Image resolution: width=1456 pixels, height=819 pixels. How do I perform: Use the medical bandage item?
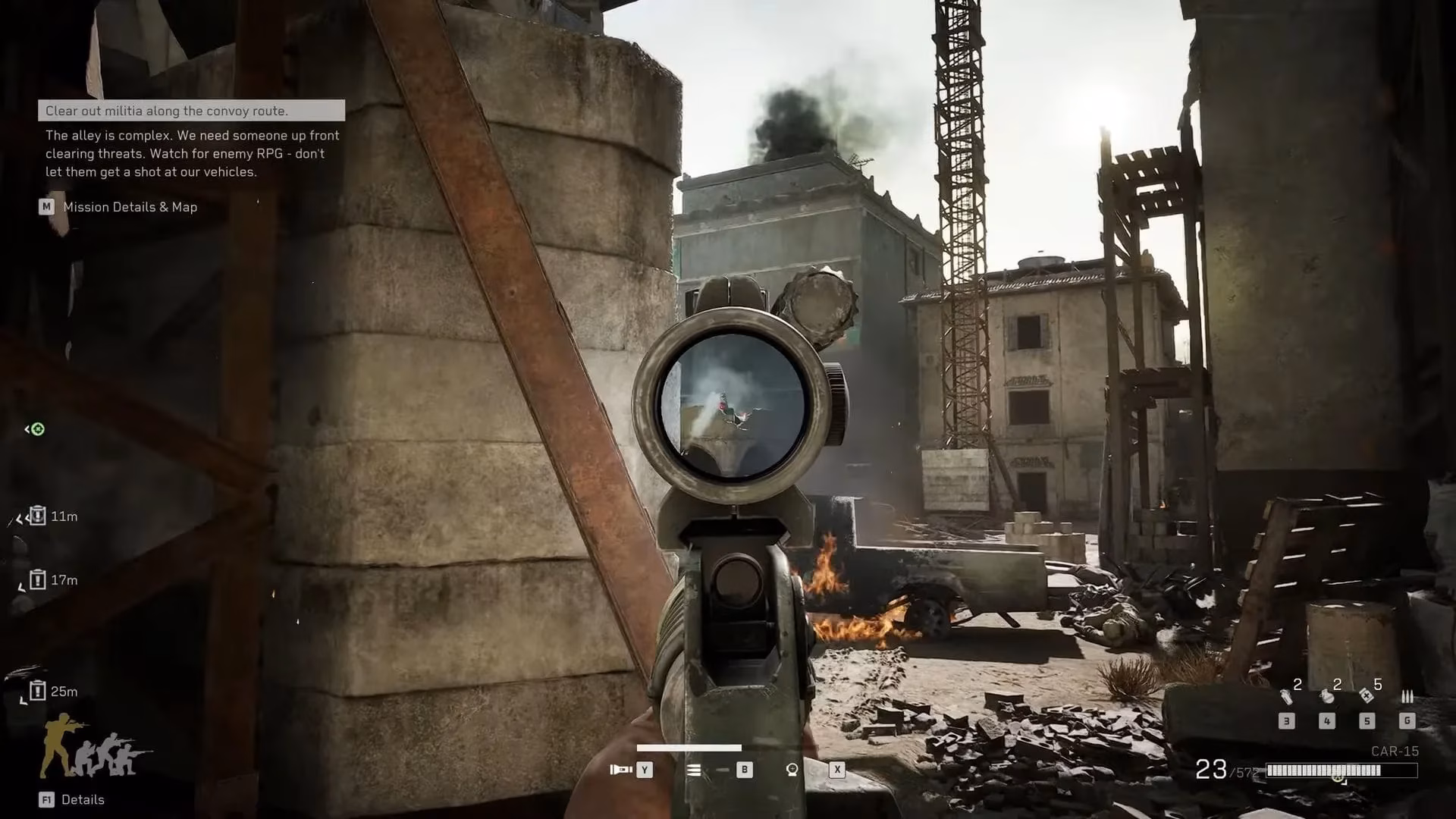click(x=1367, y=695)
